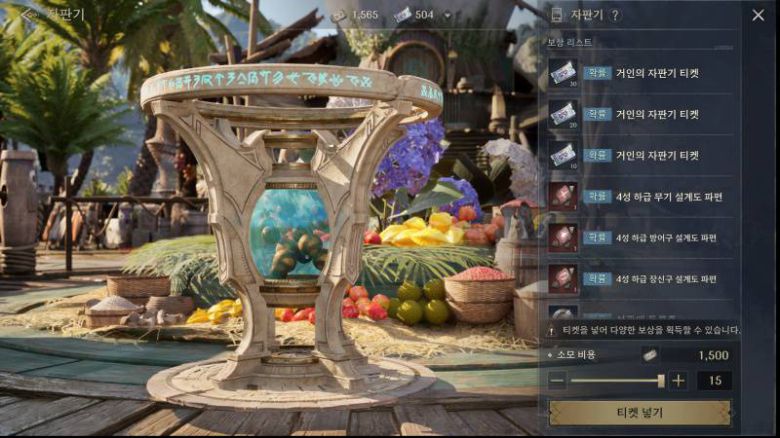Select the 4성 하급 방어구 설계도 파편 reward

(x=640, y=237)
